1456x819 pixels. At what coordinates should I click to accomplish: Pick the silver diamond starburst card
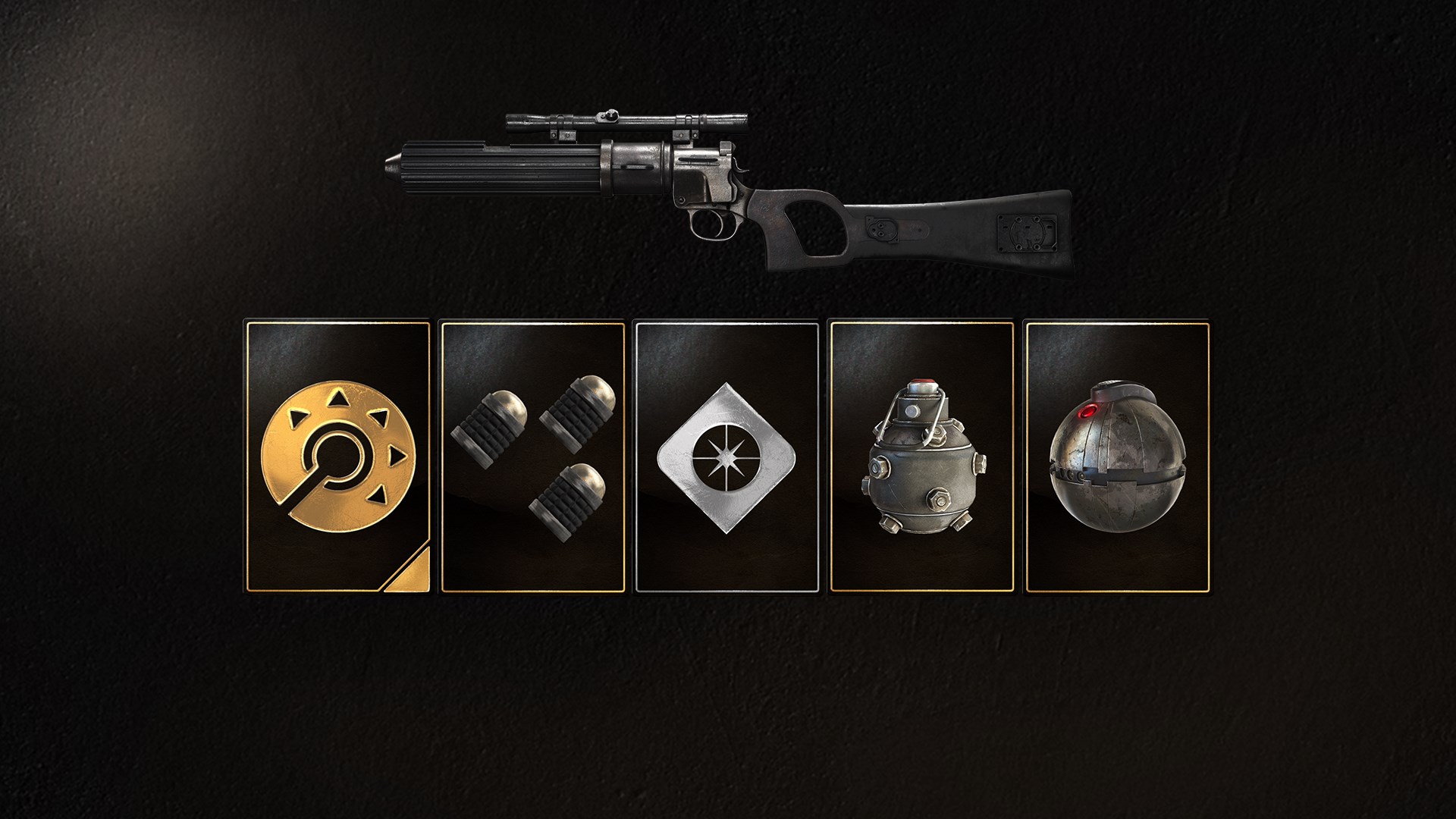[727, 457]
